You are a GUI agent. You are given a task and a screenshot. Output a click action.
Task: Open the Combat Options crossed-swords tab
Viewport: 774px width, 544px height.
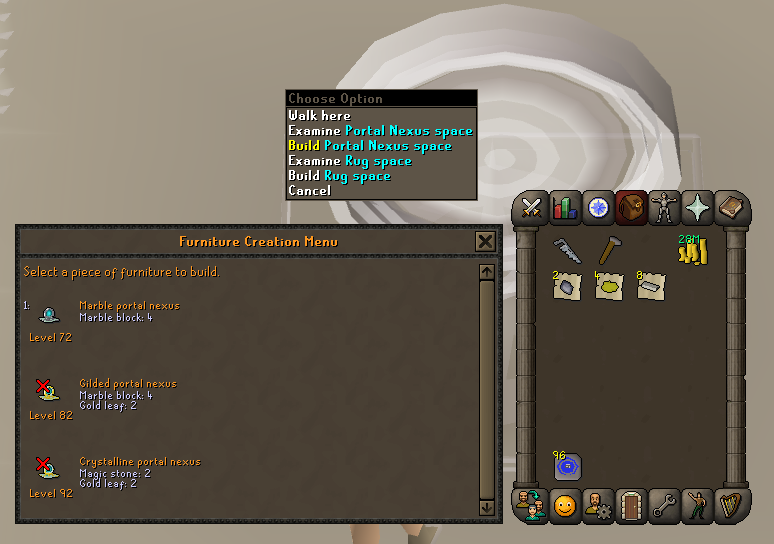point(531,207)
